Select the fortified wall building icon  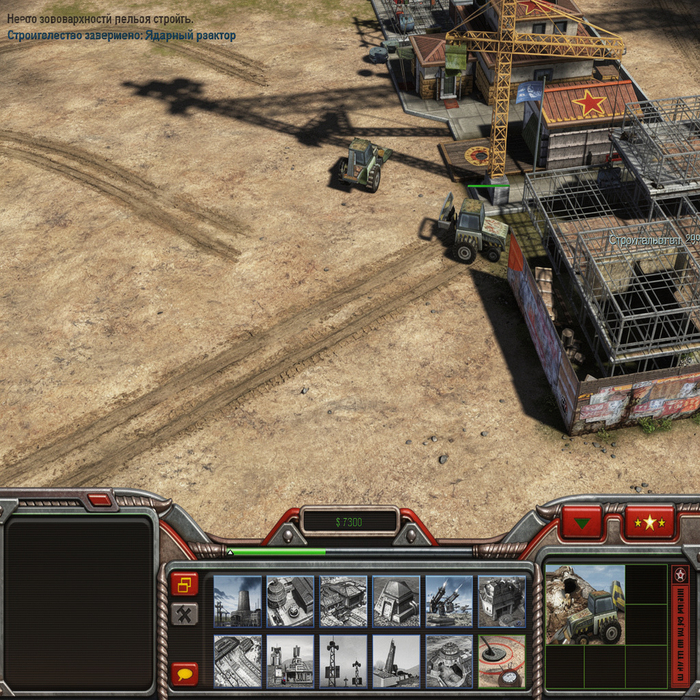click(502, 601)
